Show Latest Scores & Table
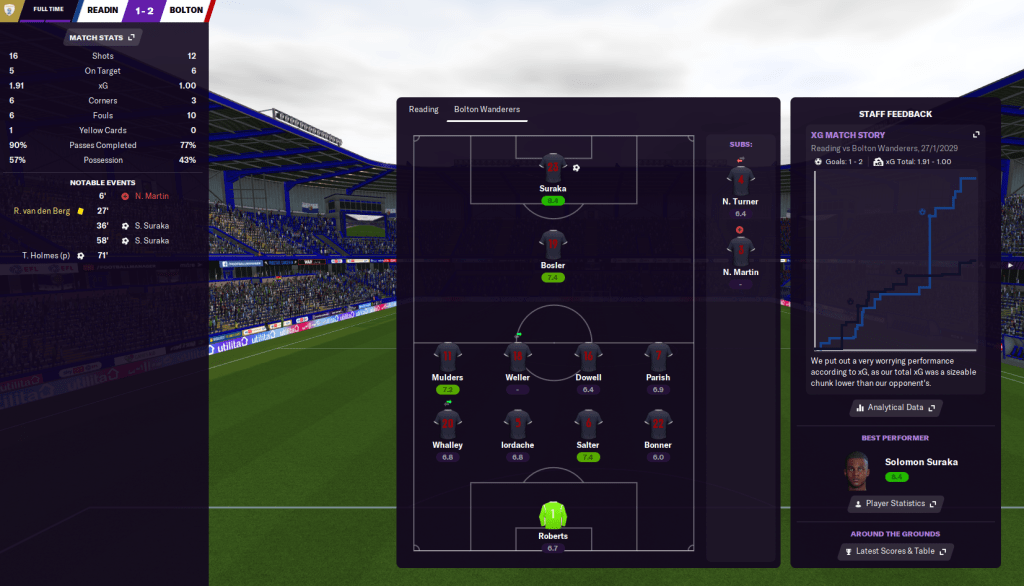1024x586 pixels. 896,551
